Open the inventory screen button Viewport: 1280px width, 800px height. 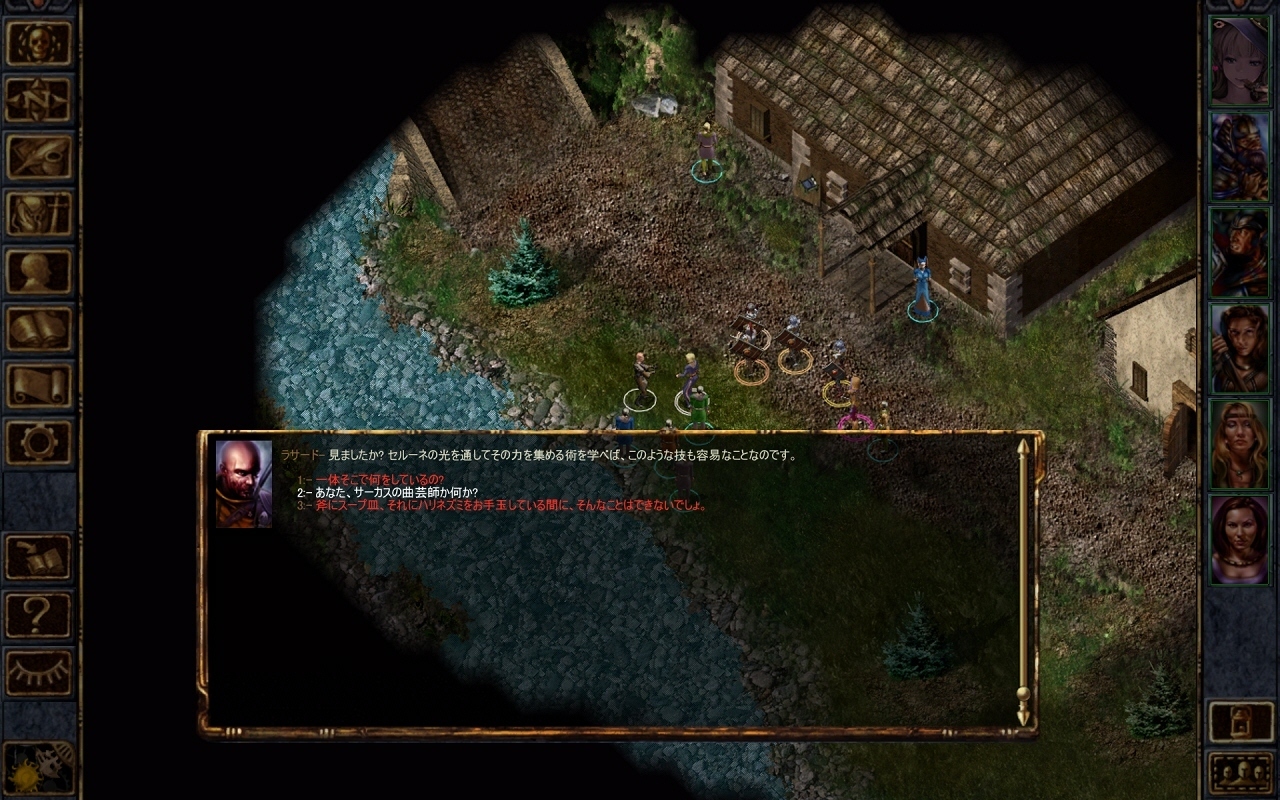pos(39,214)
